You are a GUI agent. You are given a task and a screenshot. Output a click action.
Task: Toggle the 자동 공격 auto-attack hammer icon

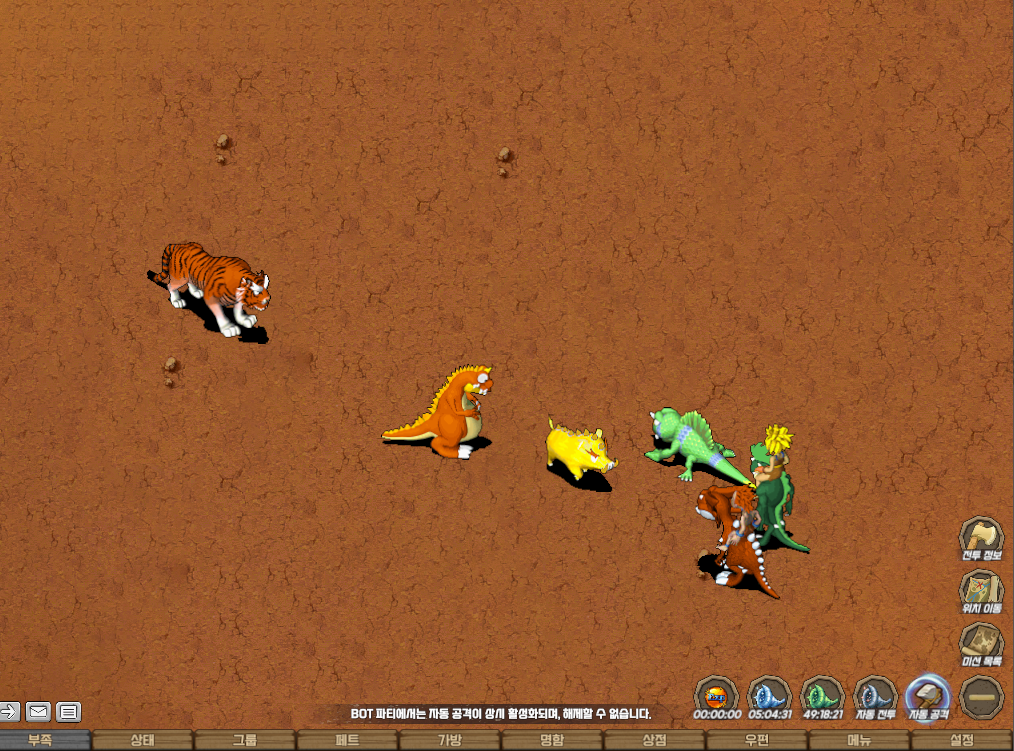(927, 694)
